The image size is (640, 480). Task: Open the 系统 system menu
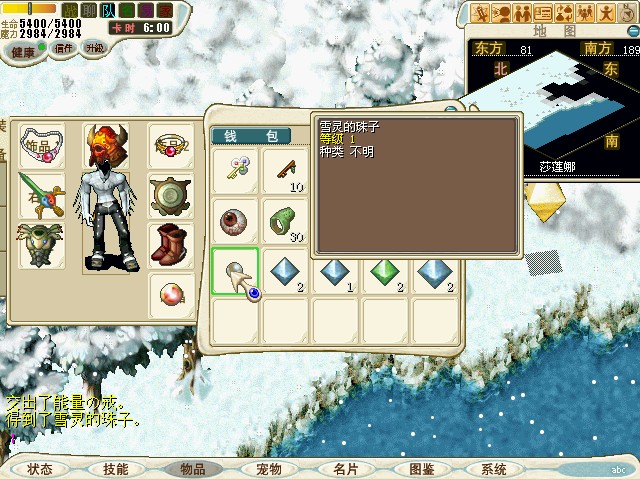pos(494,469)
